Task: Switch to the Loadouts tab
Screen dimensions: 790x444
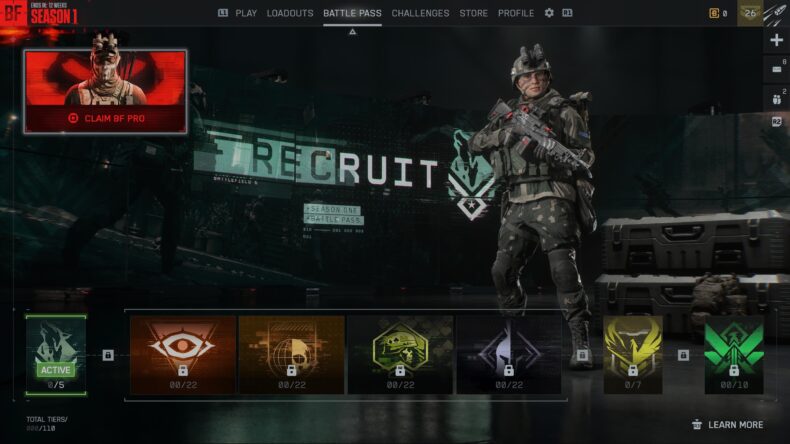Action: [x=290, y=13]
